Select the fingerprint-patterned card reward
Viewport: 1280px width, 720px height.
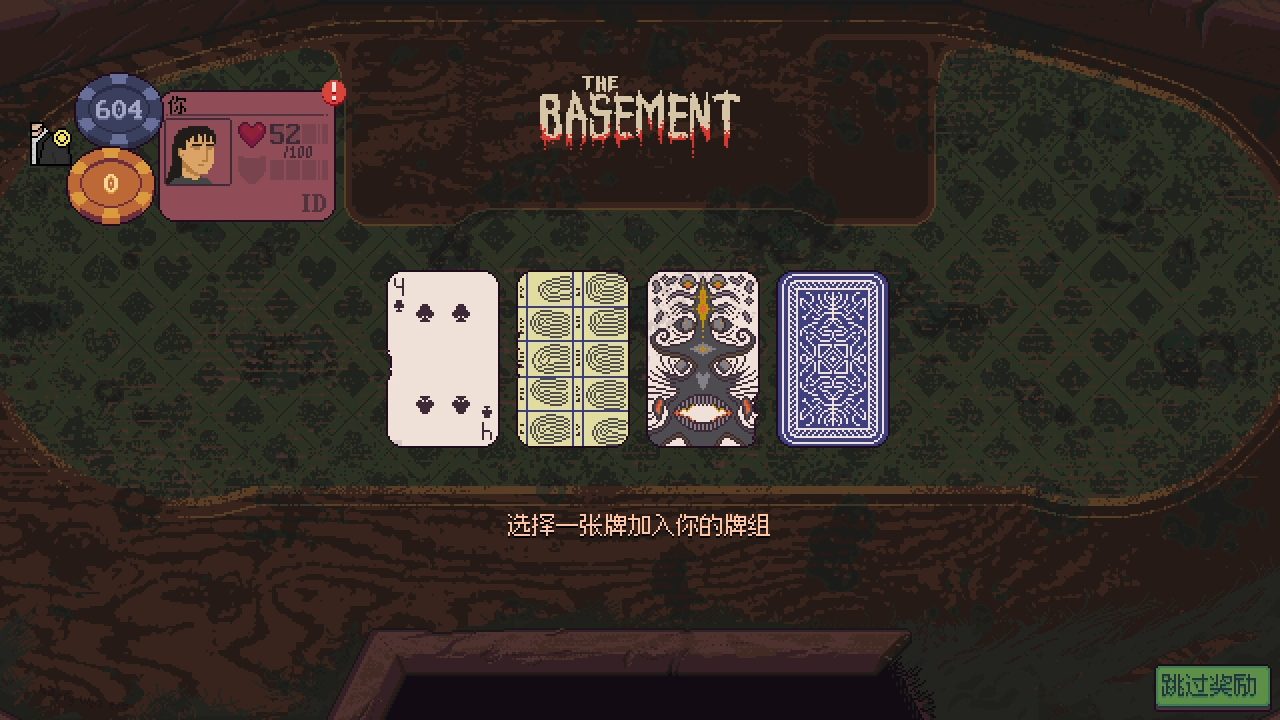[x=572, y=357]
